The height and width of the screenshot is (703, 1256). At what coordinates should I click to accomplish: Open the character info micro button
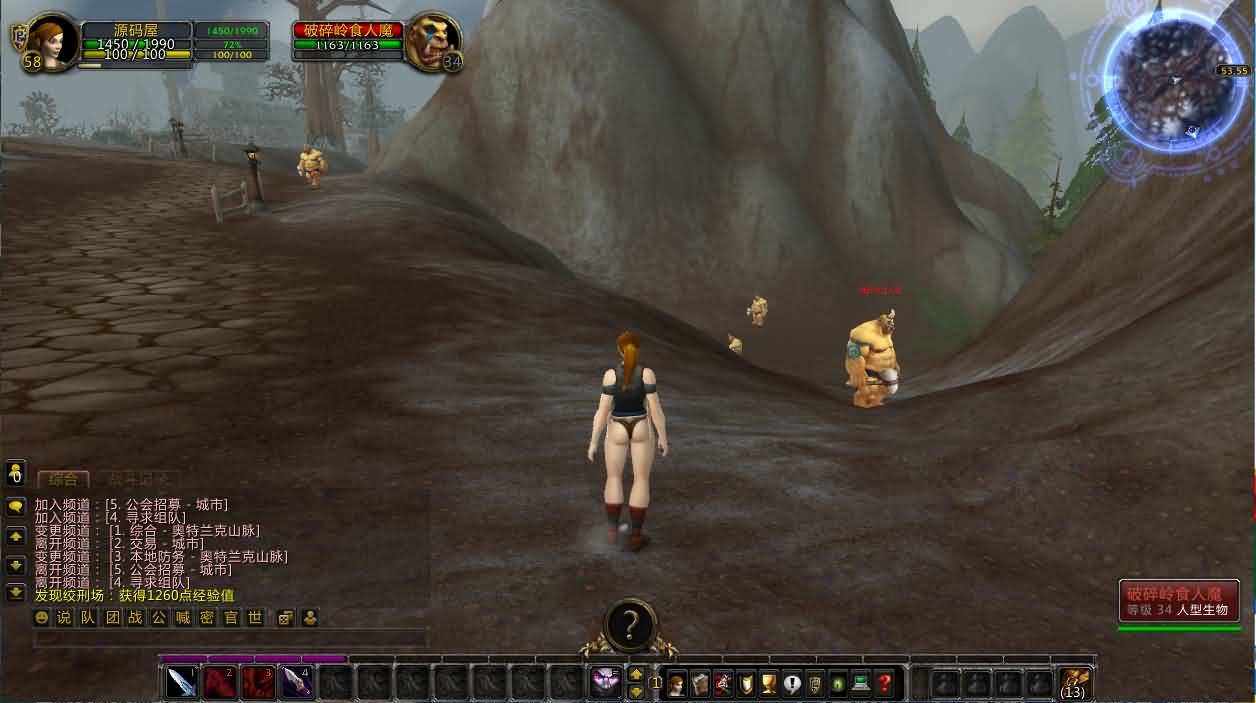coord(677,684)
